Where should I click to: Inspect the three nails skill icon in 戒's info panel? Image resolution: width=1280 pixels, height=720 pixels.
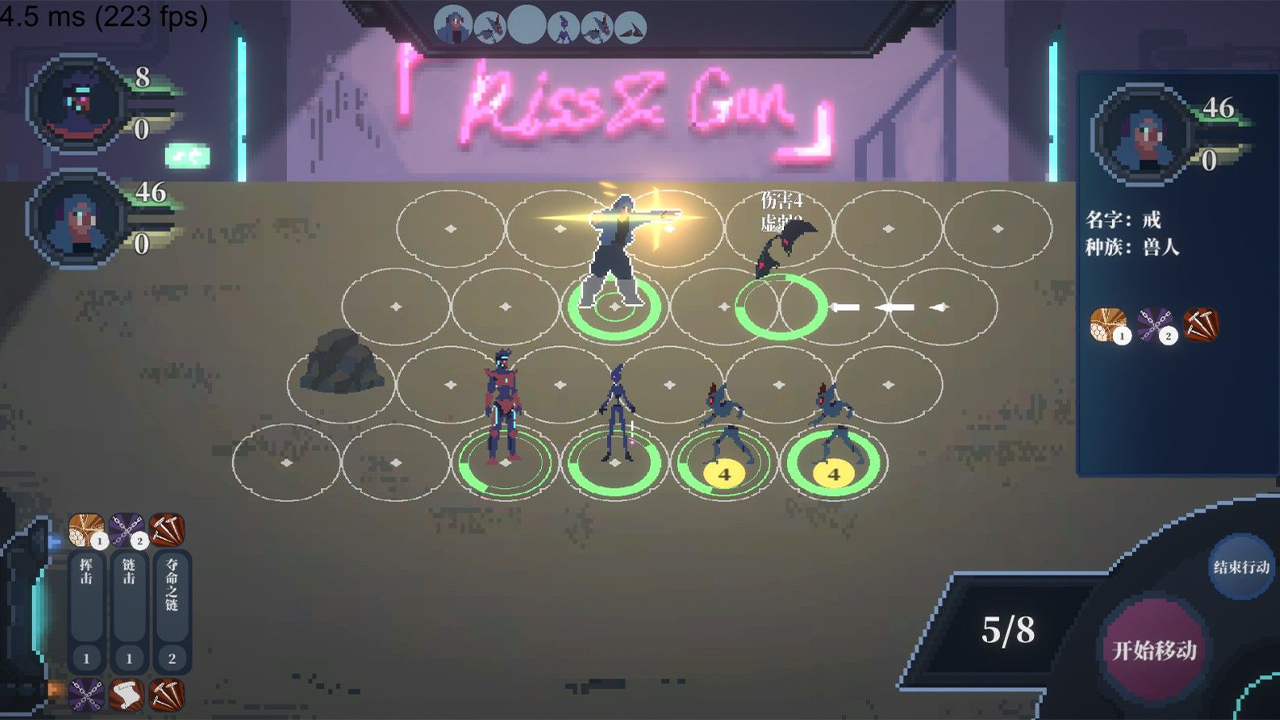(x=1201, y=325)
